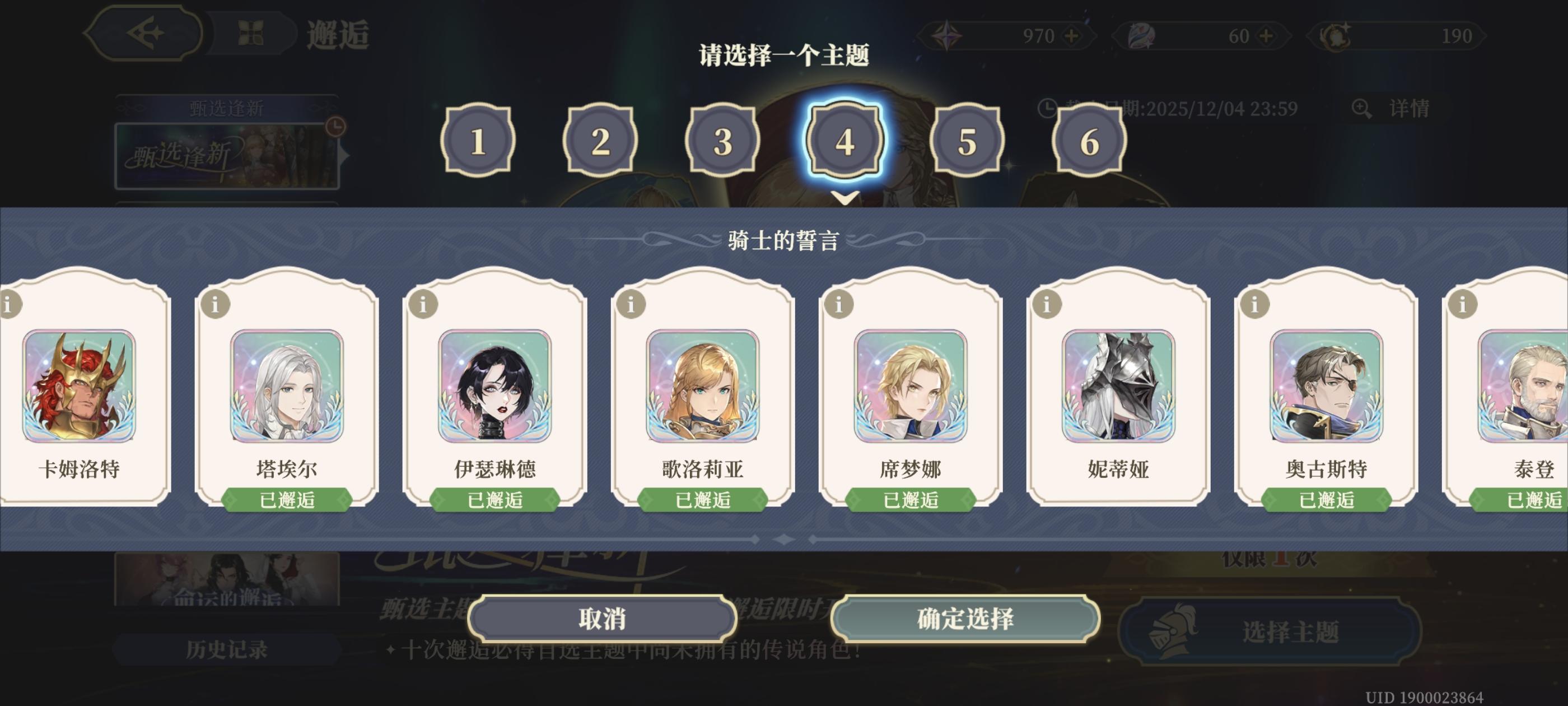Open the grid menu icon beside the back arrow
1568x706 pixels.
click(254, 34)
